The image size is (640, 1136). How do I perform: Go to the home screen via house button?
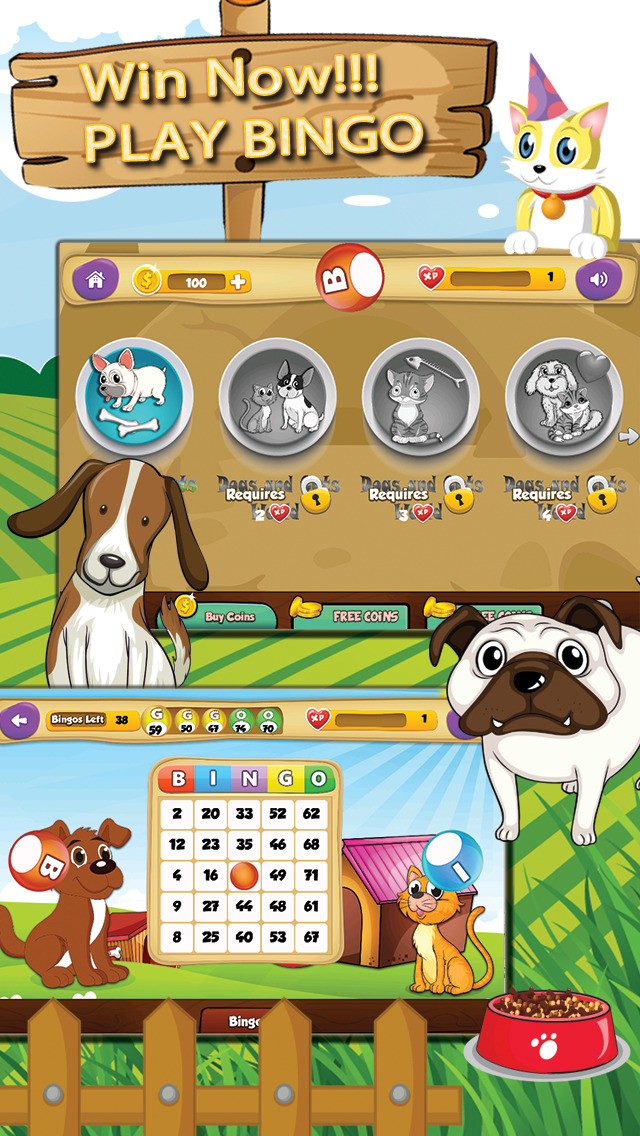tap(95, 280)
